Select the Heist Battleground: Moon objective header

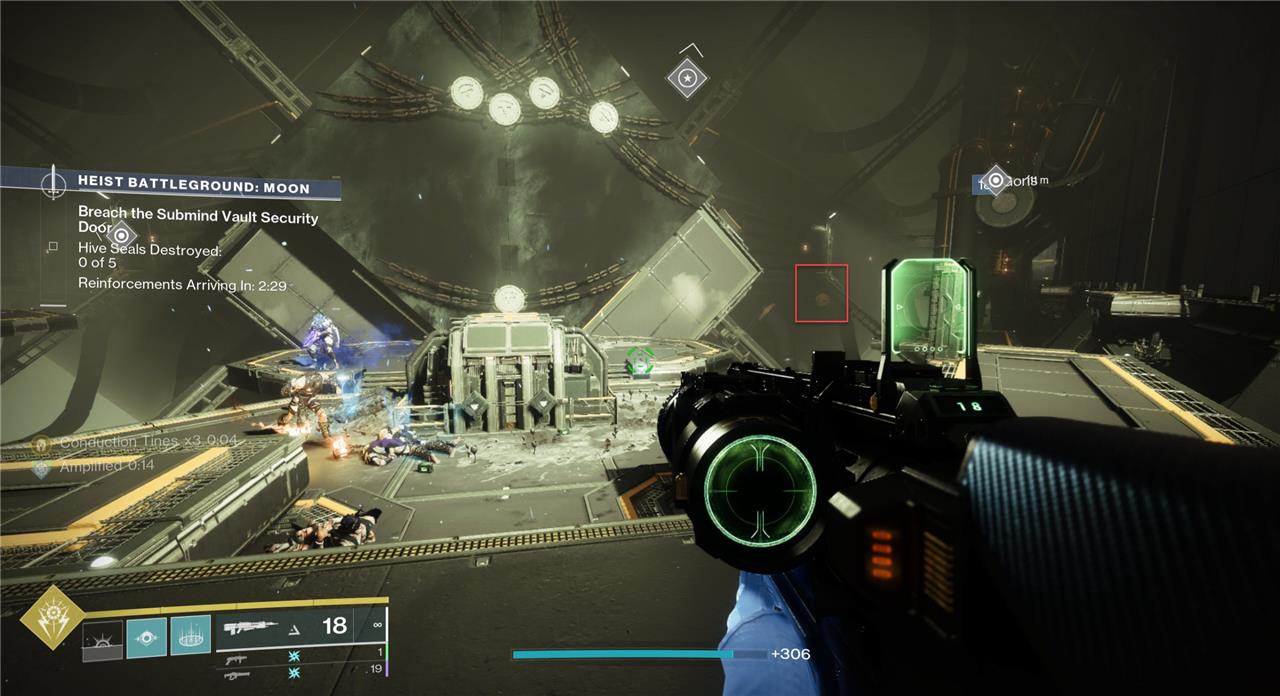193,187
